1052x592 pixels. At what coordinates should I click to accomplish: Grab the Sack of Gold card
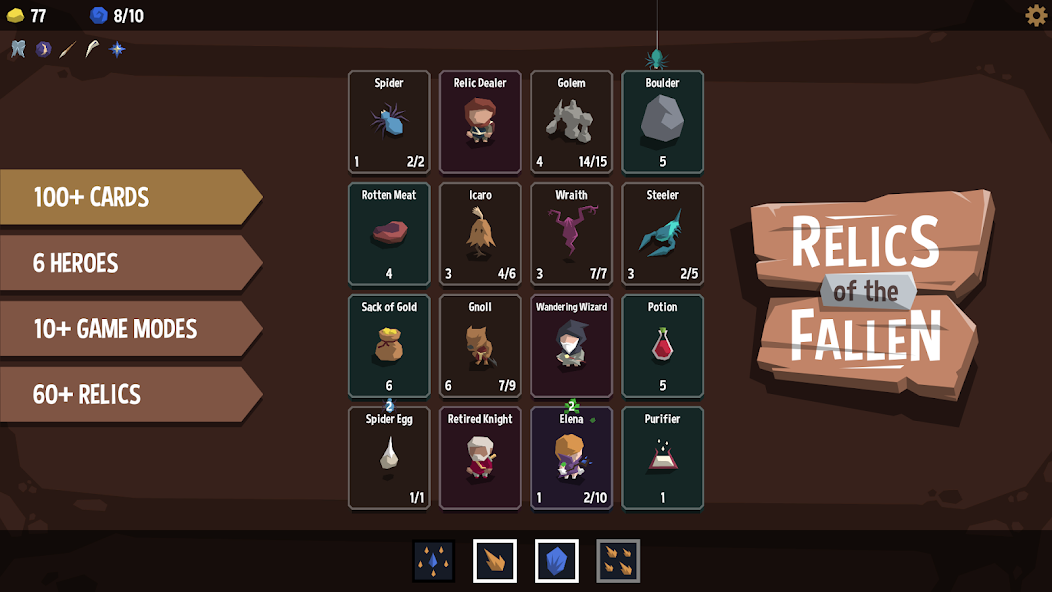[x=389, y=346]
